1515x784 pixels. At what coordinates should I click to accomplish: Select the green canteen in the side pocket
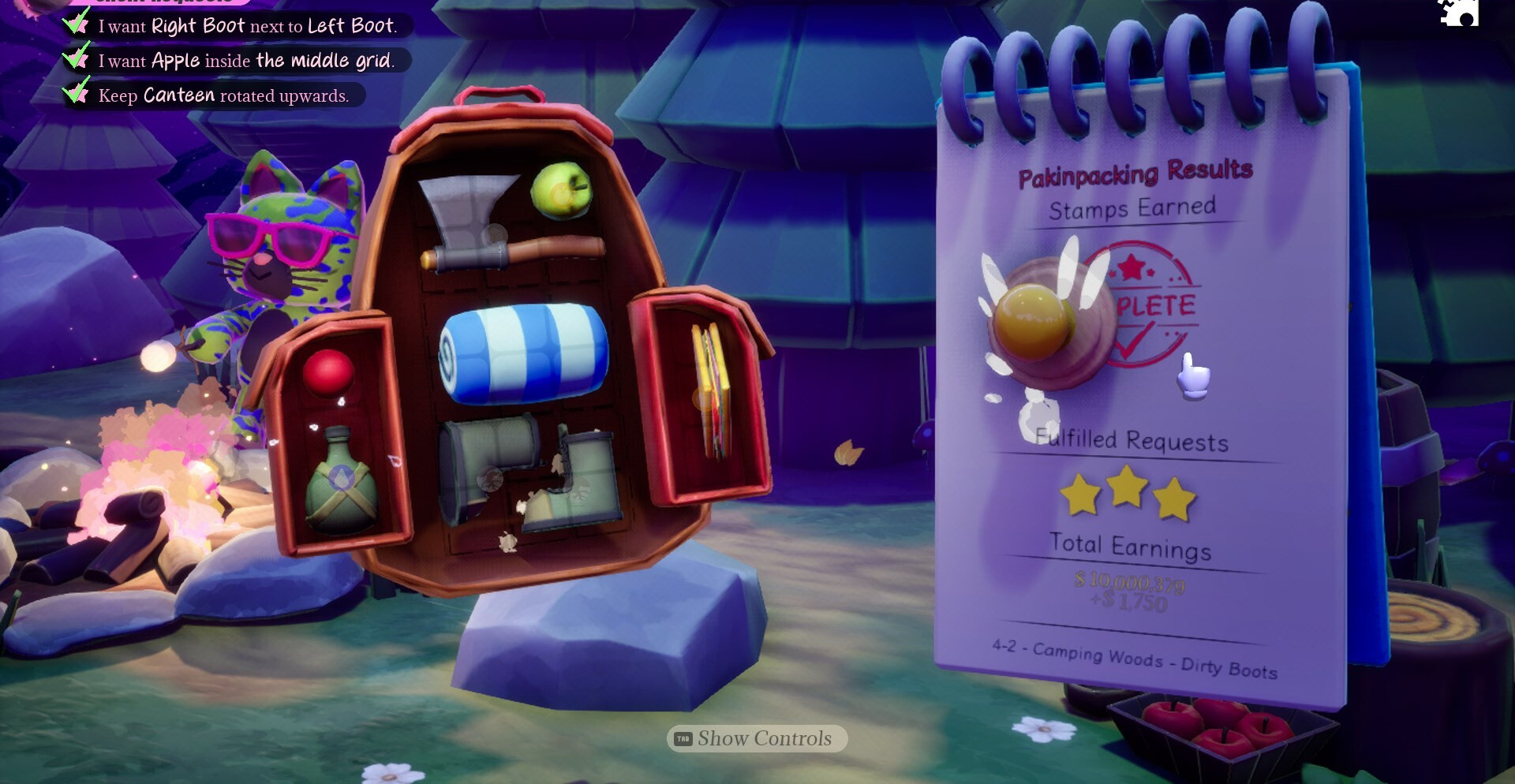point(341,480)
